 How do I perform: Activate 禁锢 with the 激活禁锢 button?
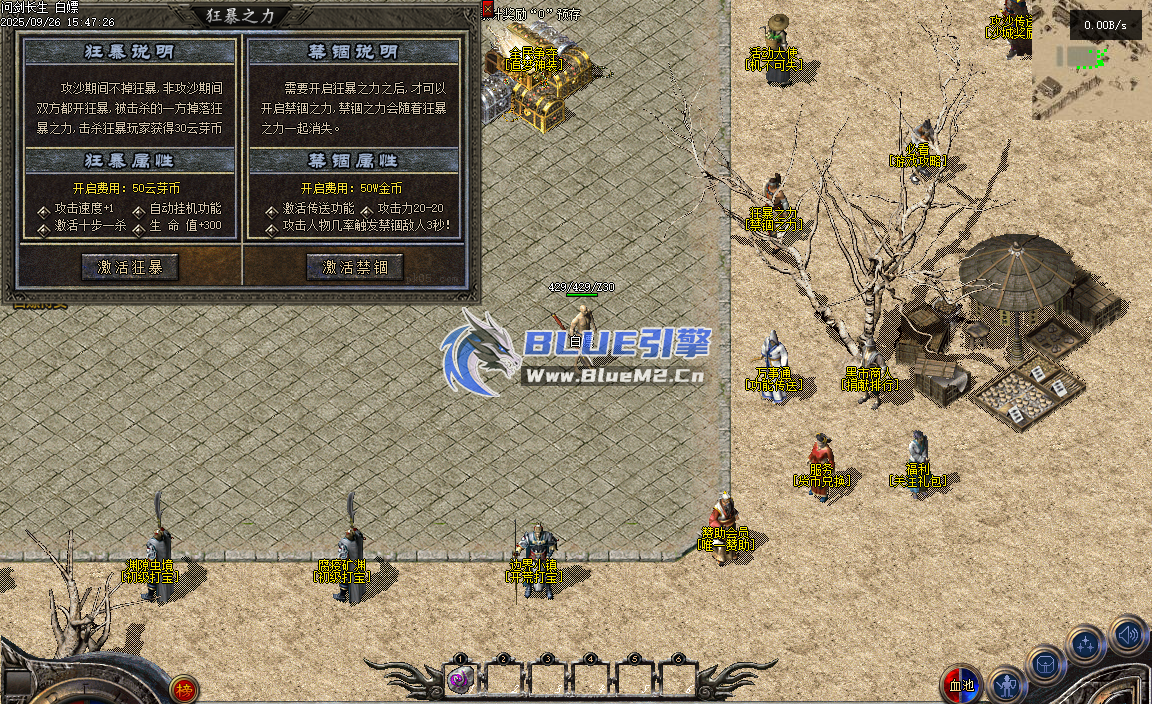point(355,267)
